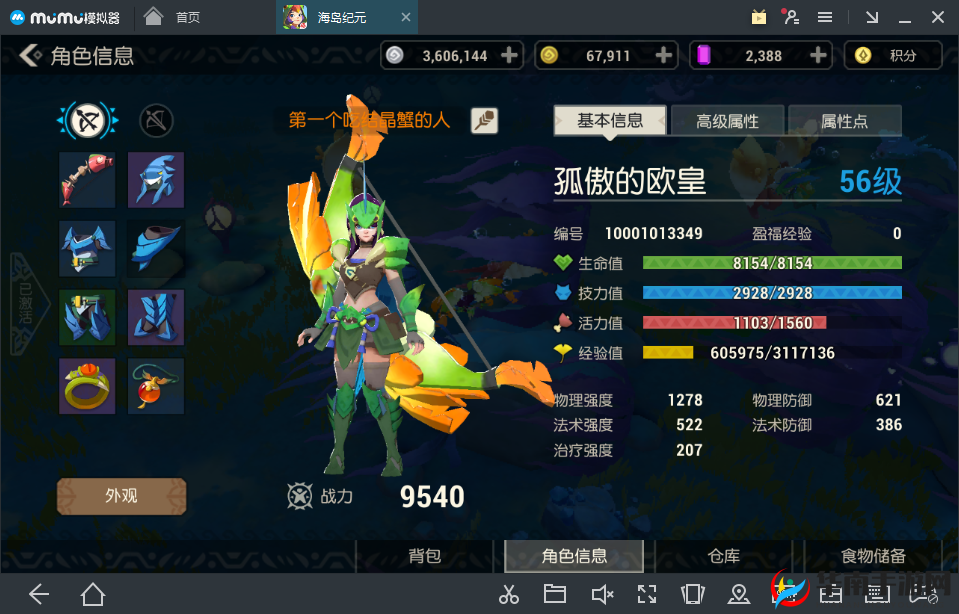Select the blue shoulder guard slot

[156, 248]
